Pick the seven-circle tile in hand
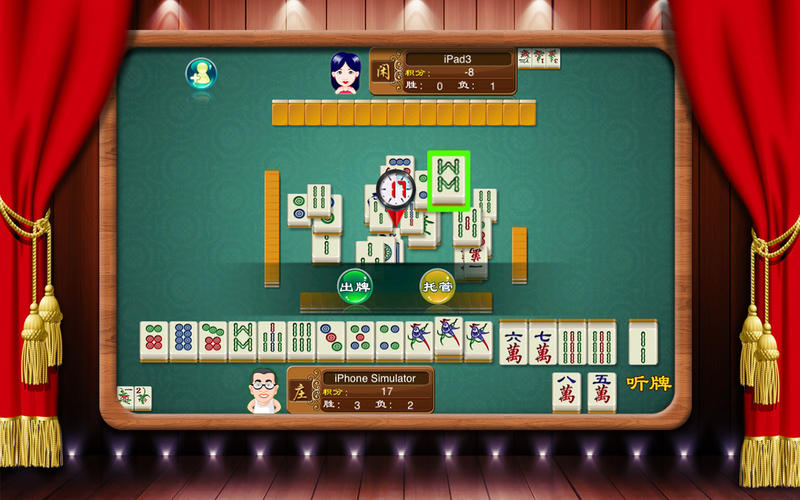800x500 pixels. coord(213,342)
